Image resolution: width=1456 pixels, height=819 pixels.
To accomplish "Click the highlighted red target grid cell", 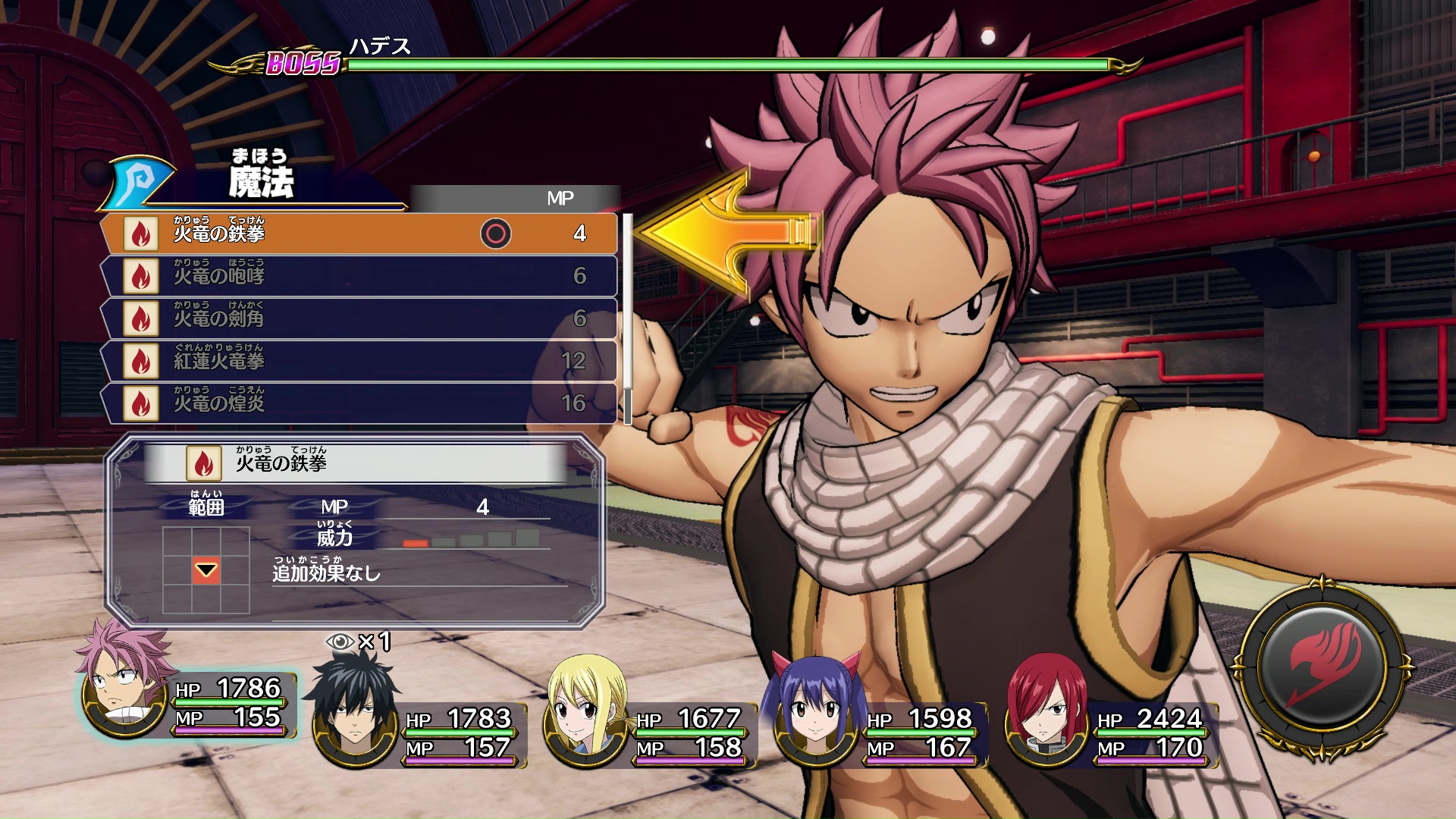I will click(x=206, y=570).
